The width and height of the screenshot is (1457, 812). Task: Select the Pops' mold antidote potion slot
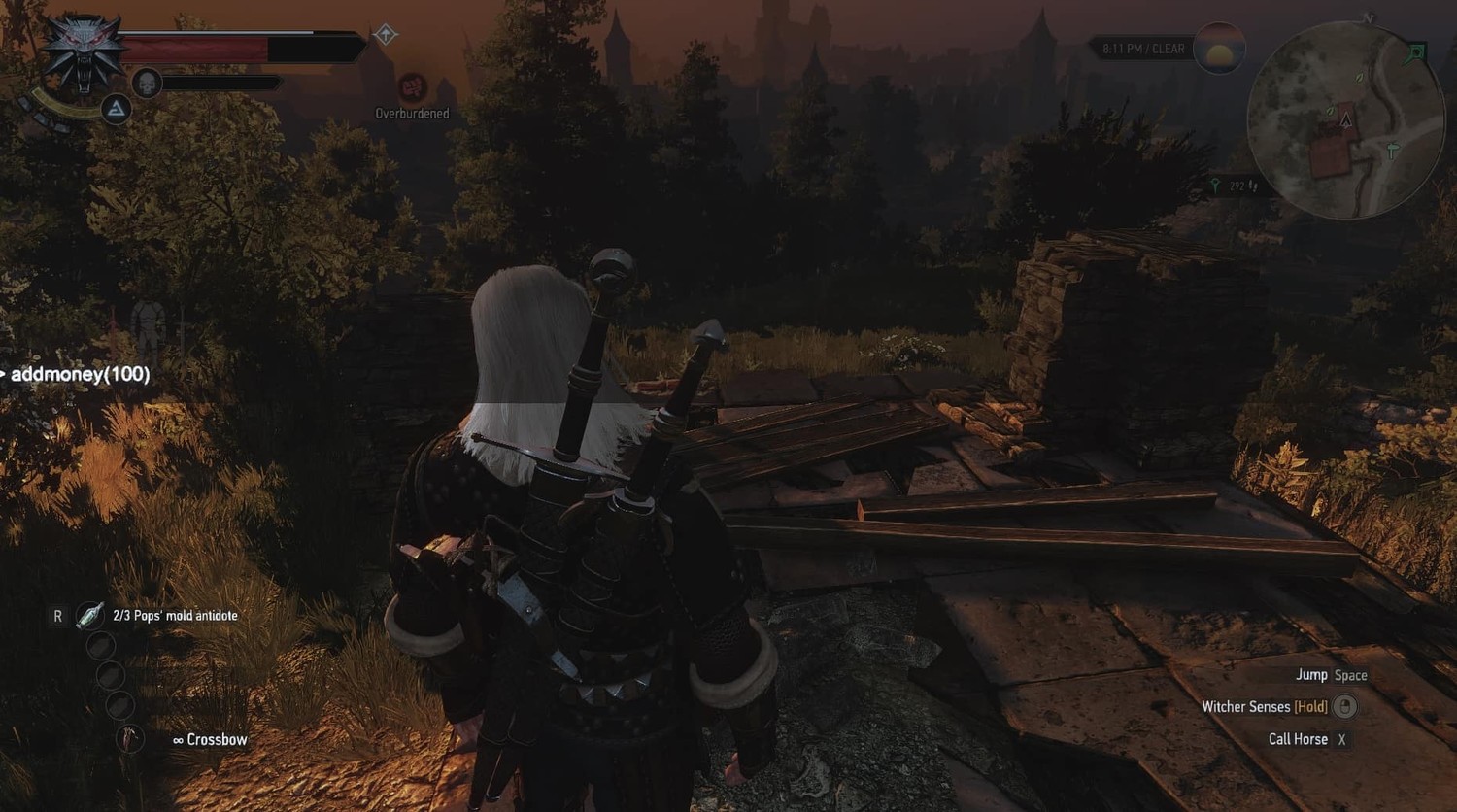(x=89, y=615)
